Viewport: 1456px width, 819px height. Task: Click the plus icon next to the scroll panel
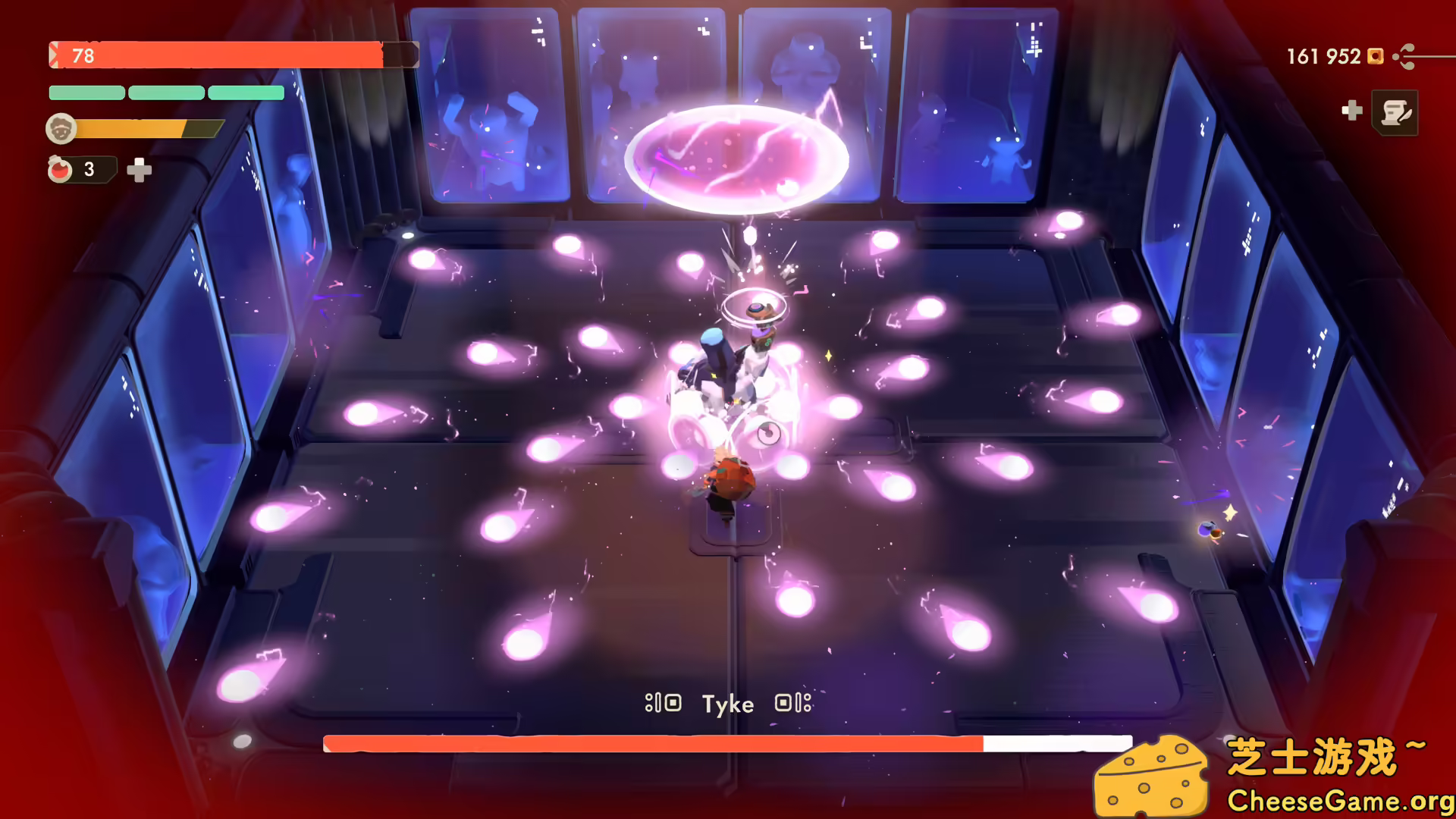pos(1351,111)
